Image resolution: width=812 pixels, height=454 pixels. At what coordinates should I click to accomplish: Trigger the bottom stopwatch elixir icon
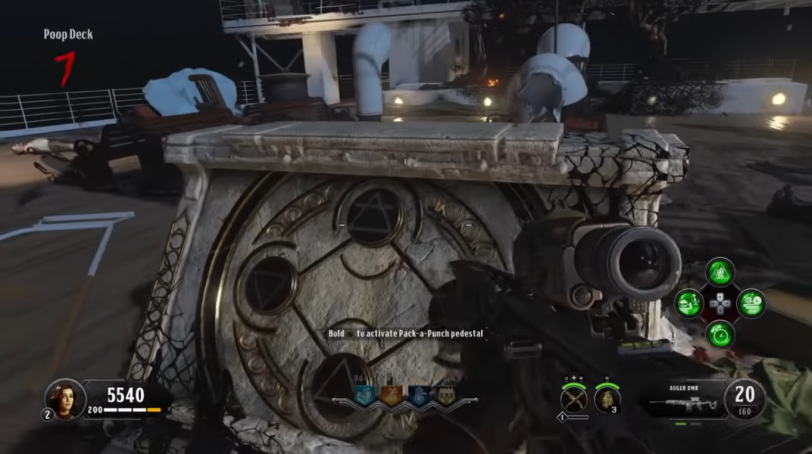720,333
